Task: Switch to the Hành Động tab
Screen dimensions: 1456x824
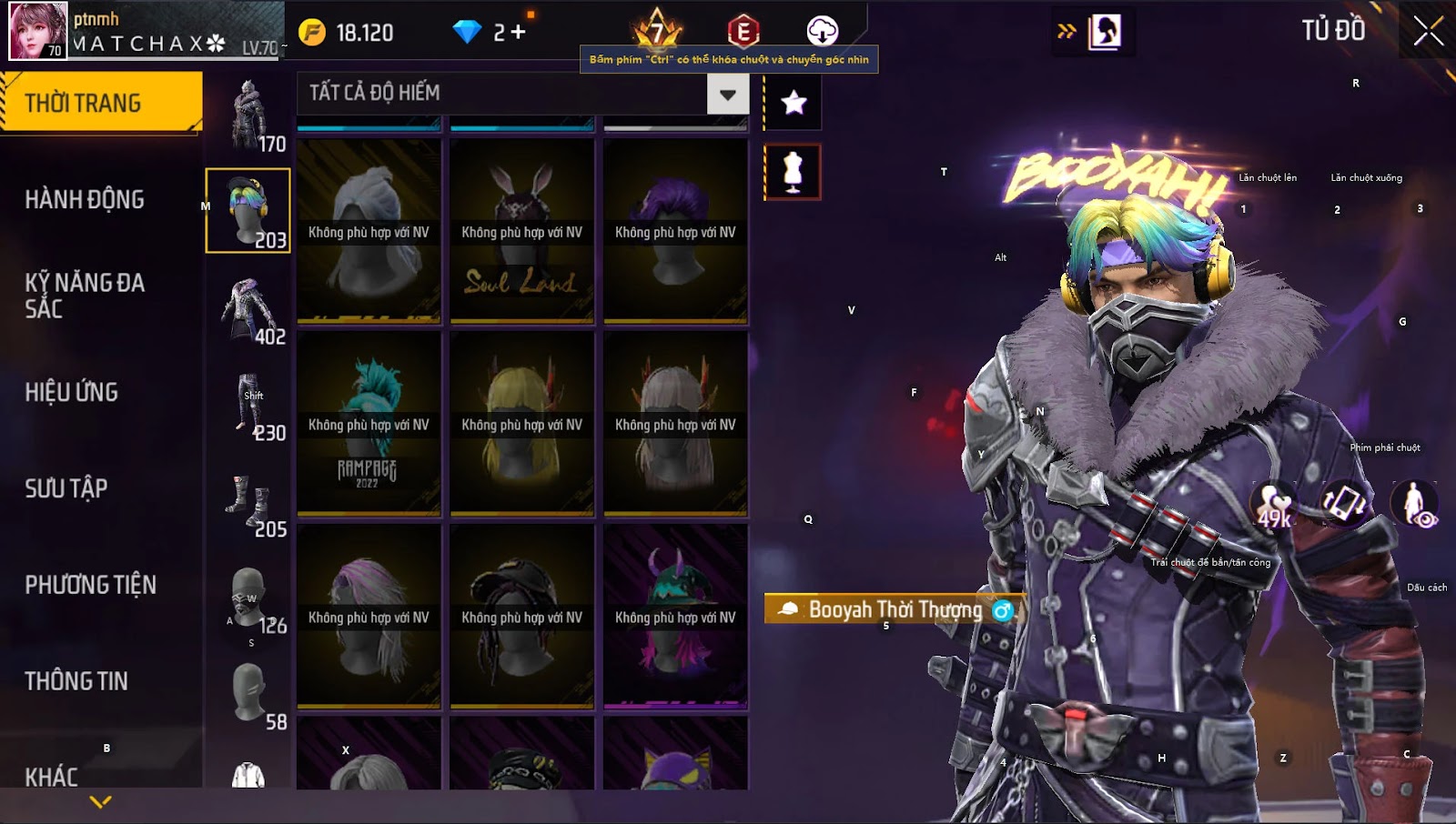Action: point(85,199)
